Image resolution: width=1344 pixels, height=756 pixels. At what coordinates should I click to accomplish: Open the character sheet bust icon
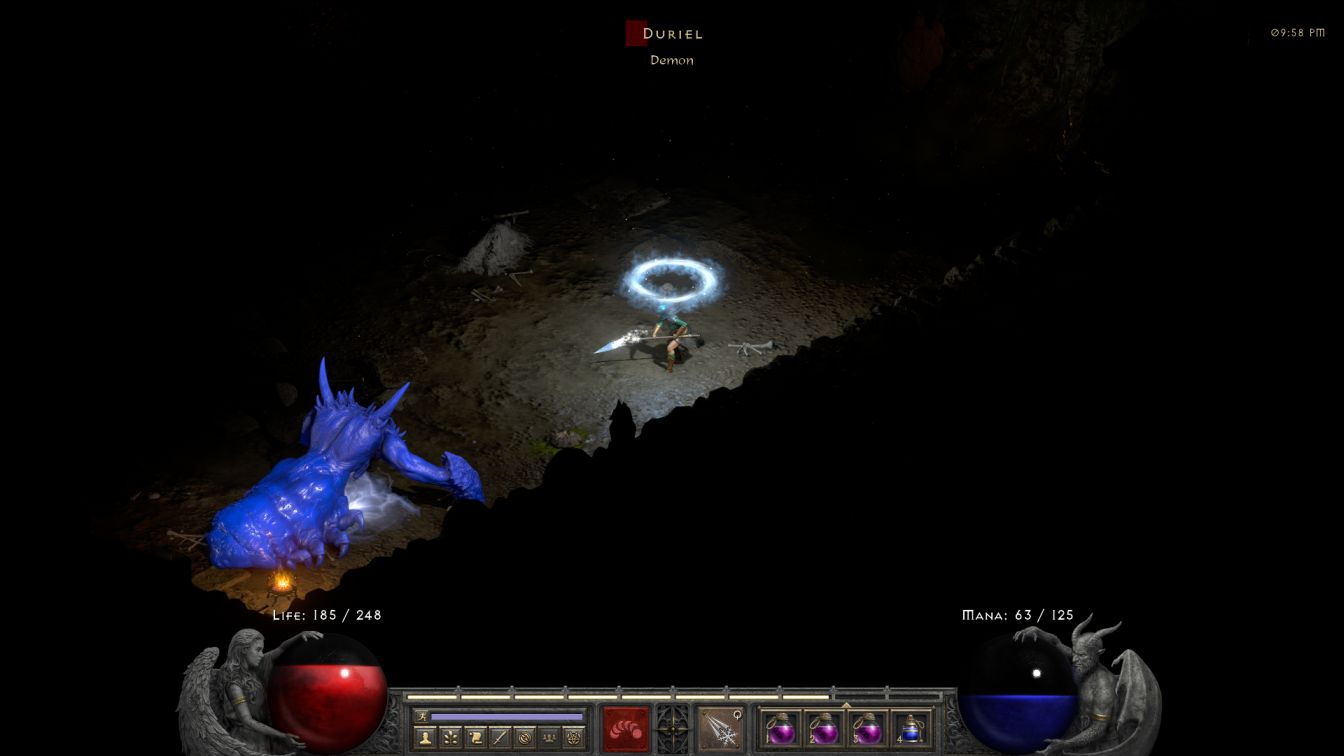coord(425,738)
